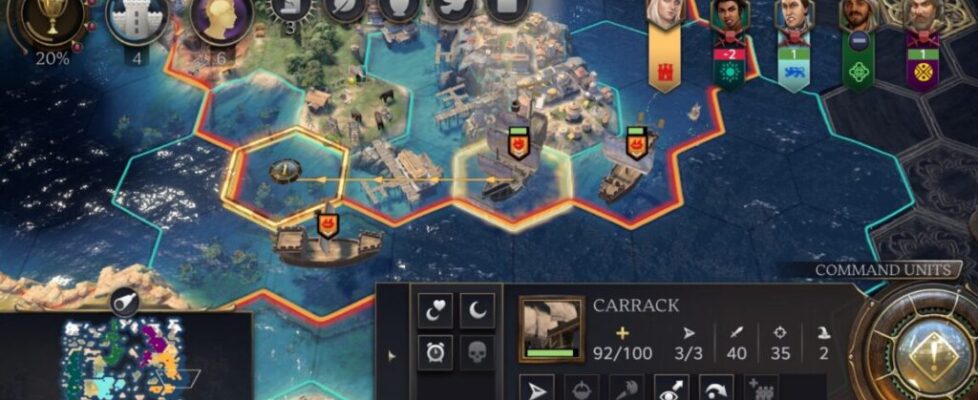
Task: Choose the crescent moon sleep action
Action: [x=477, y=311]
